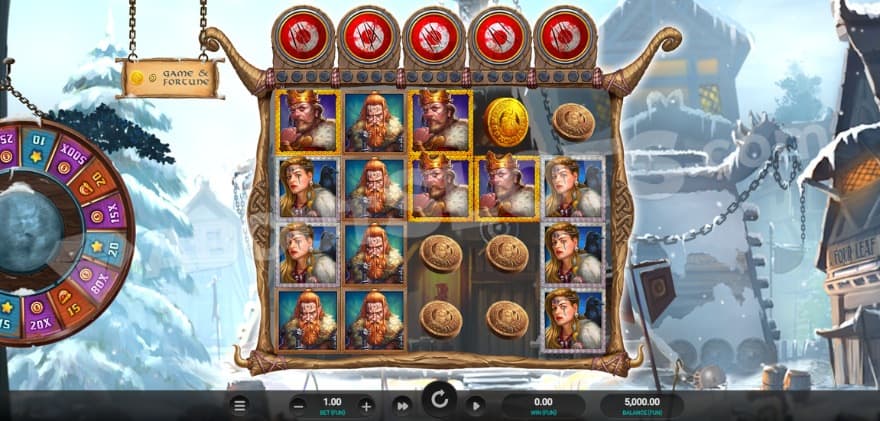Increase the bet with the plus button
The height and width of the screenshot is (421, 880).
pyautogui.click(x=366, y=405)
